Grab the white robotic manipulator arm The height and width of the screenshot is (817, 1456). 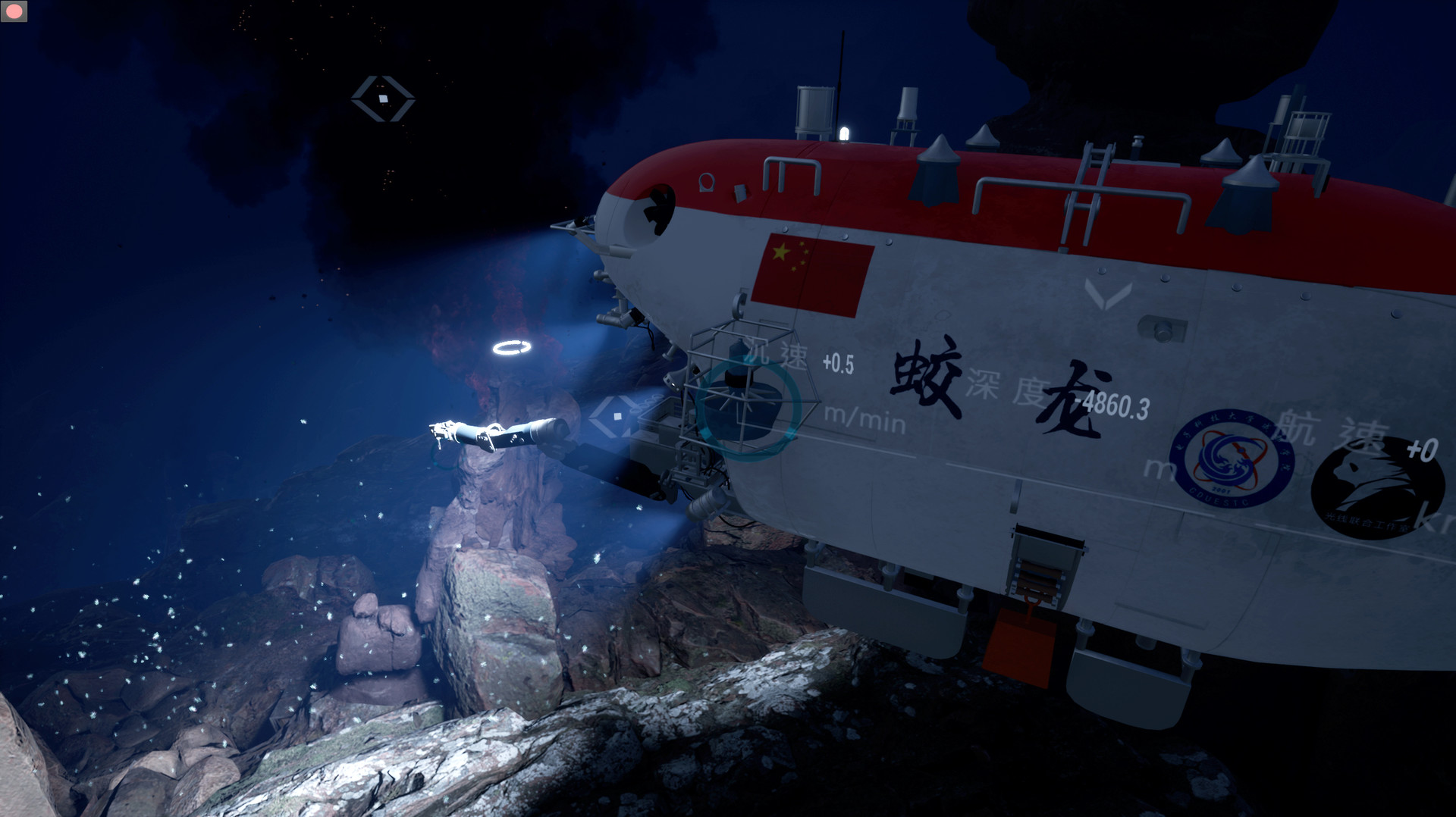(493, 436)
